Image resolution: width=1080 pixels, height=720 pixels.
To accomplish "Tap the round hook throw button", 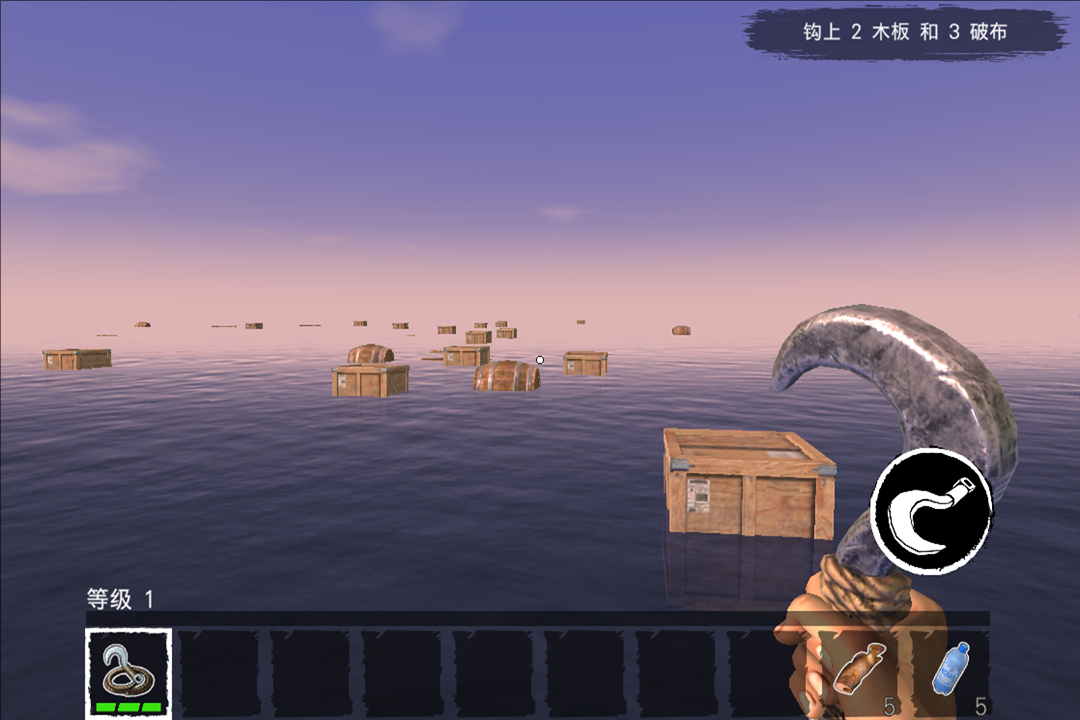I will (x=931, y=510).
